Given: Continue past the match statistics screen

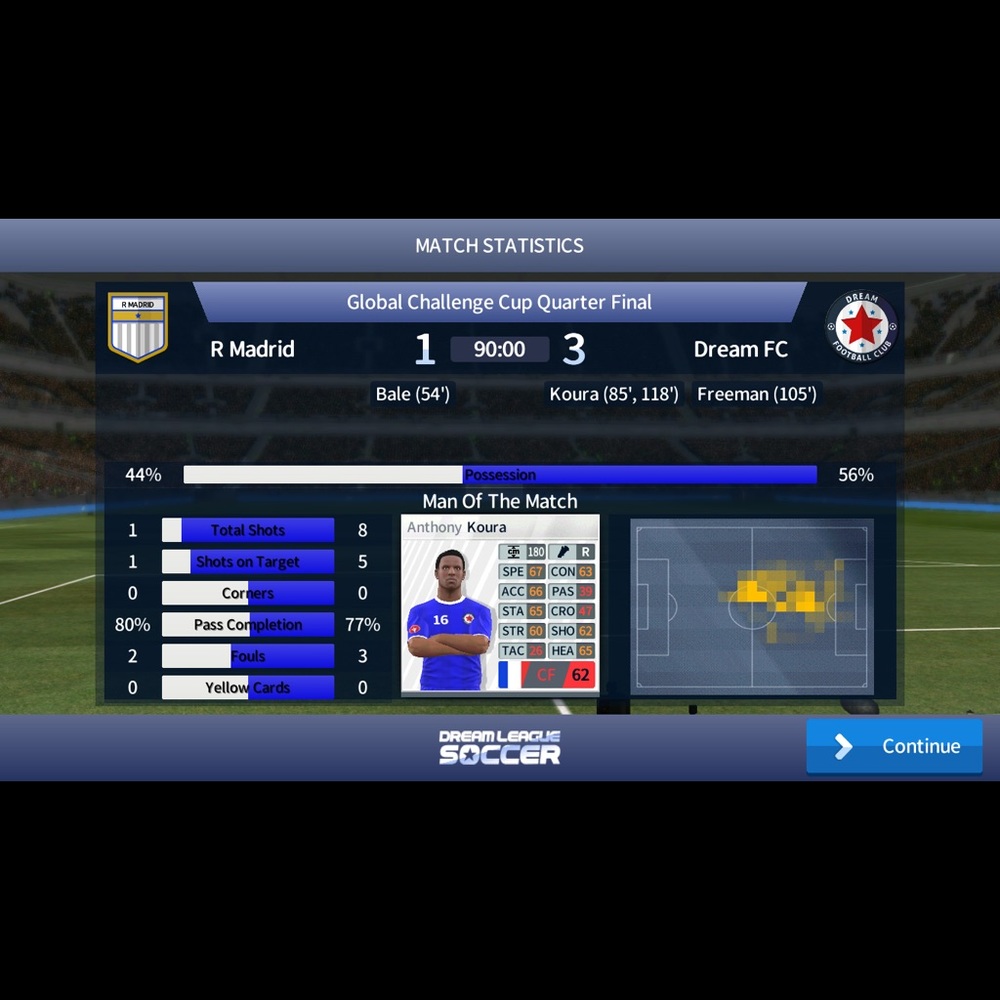Looking at the screenshot, I should tap(894, 746).
